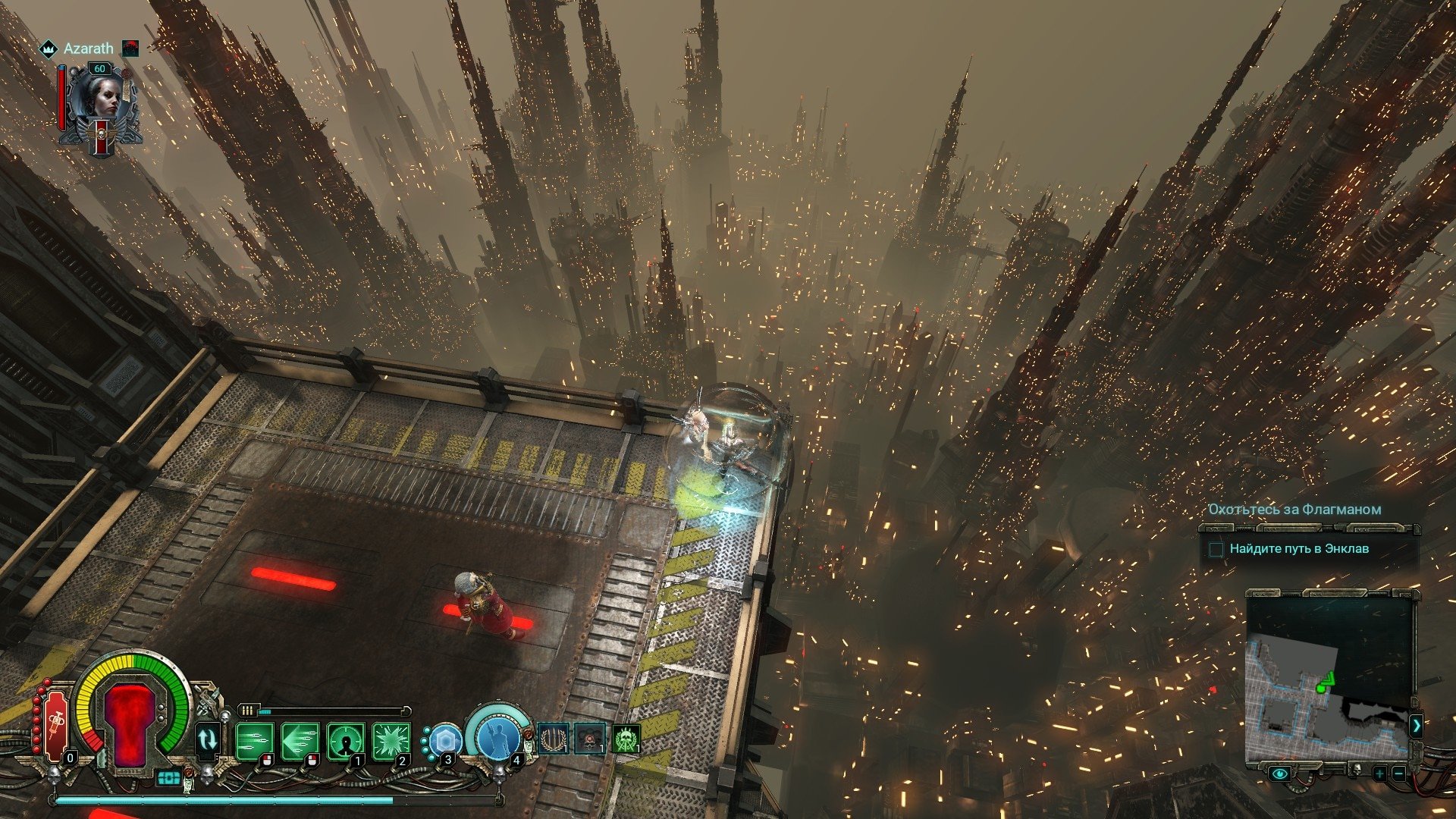1456x819 pixels.
Task: Zoom in the minimap with plus
Action: 1379,774
